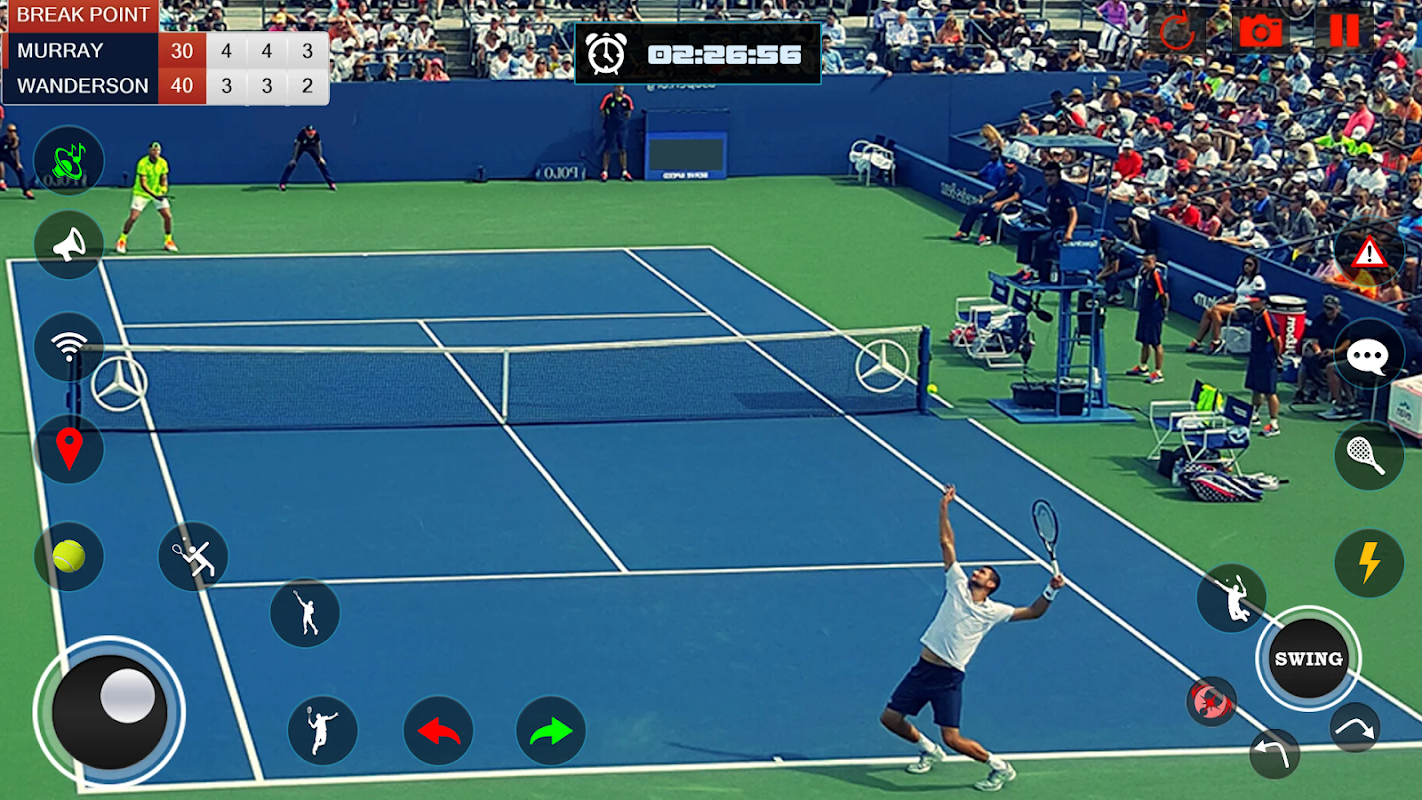
Task: Click the red restart arrow icon
Action: tap(1177, 32)
